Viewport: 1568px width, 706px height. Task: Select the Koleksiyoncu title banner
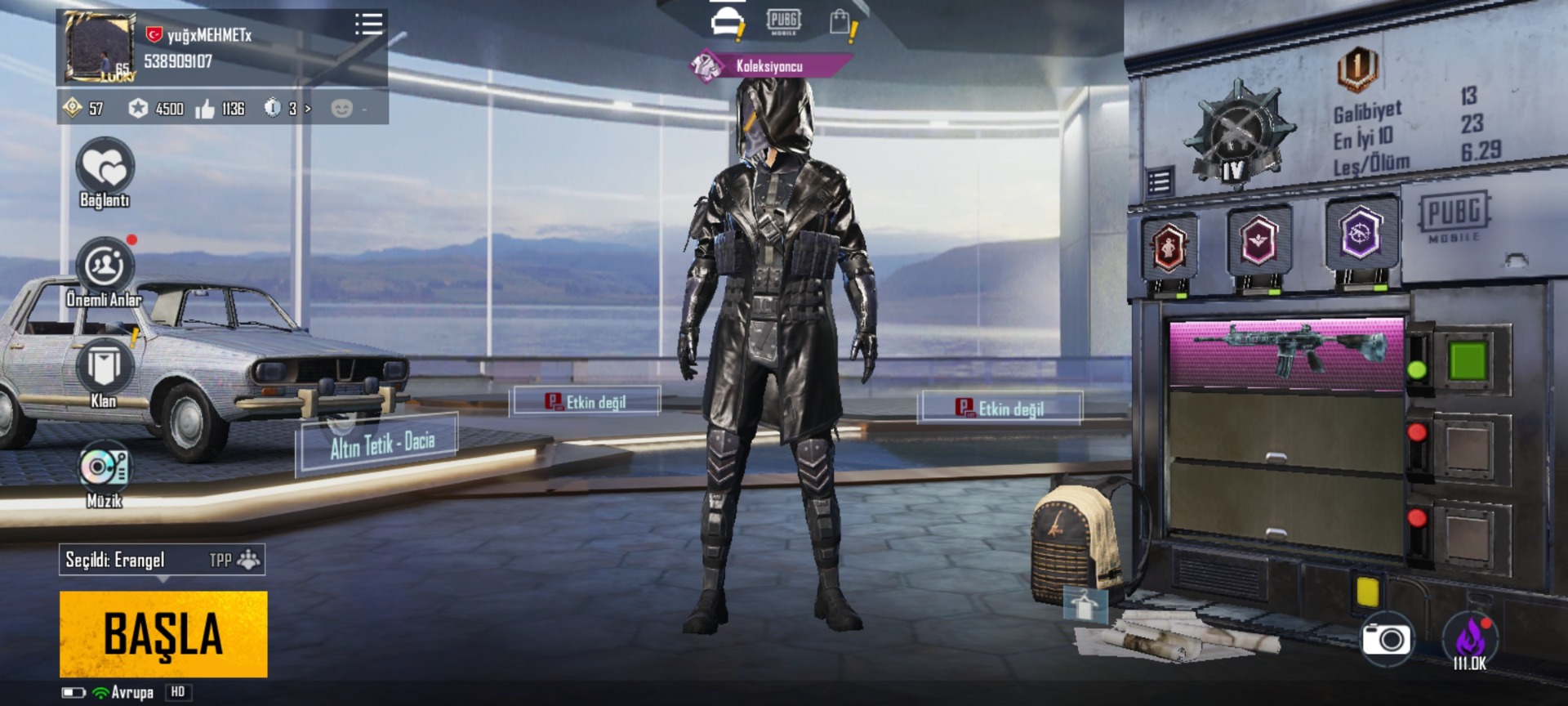[769, 66]
